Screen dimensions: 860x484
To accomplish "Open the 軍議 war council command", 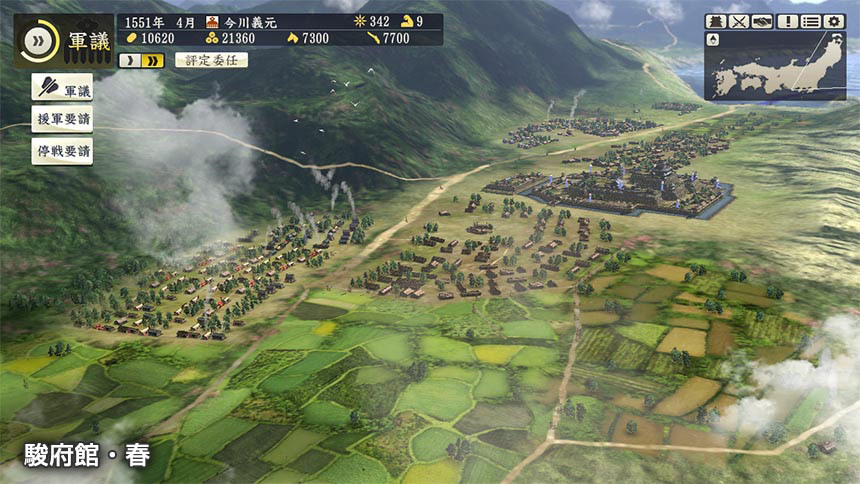I will (x=62, y=88).
